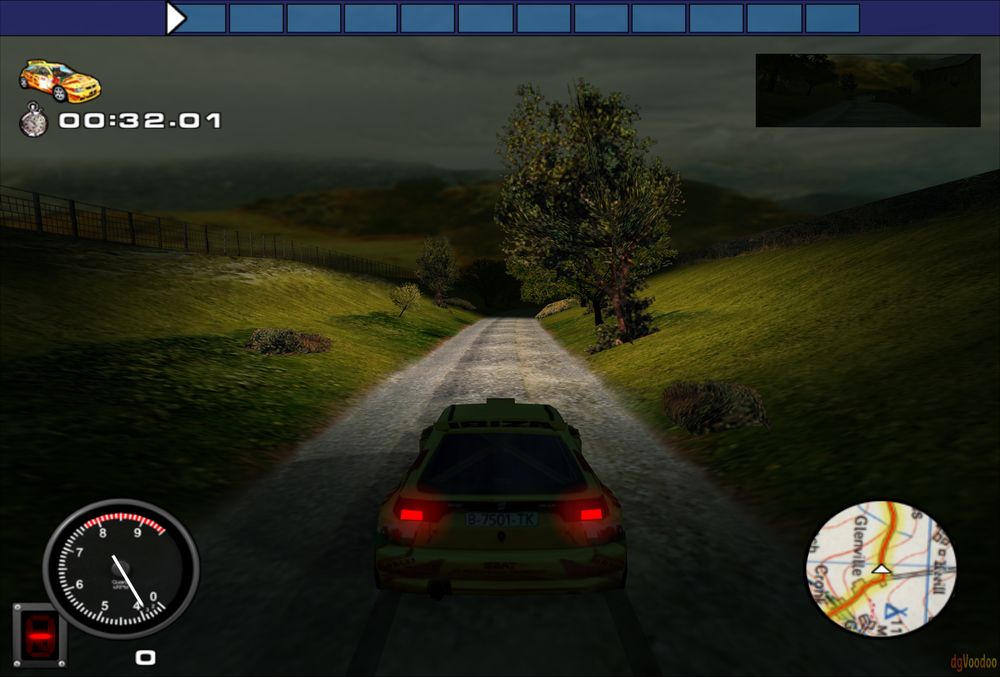
Task: Select the yellow rally car icon
Action: [x=60, y=80]
